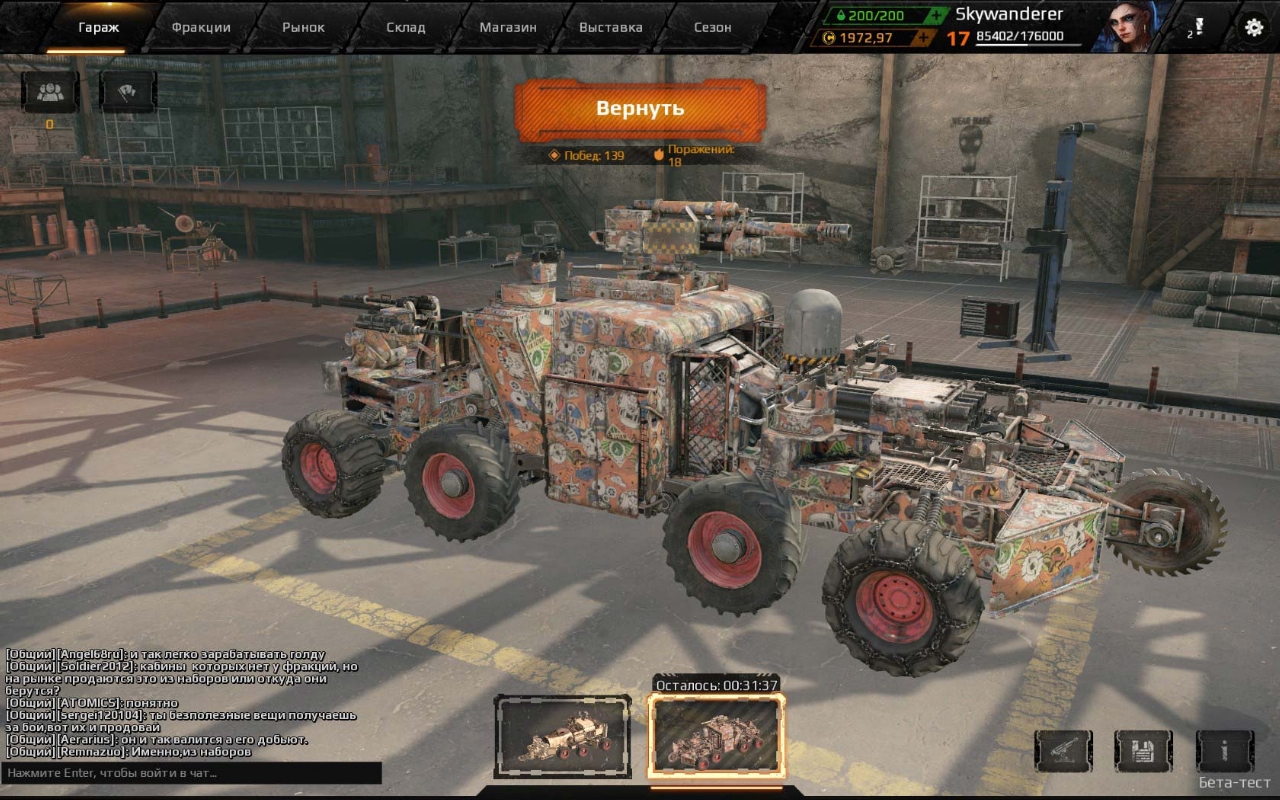
Task: Open the friends group icon
Action: (x=50, y=92)
